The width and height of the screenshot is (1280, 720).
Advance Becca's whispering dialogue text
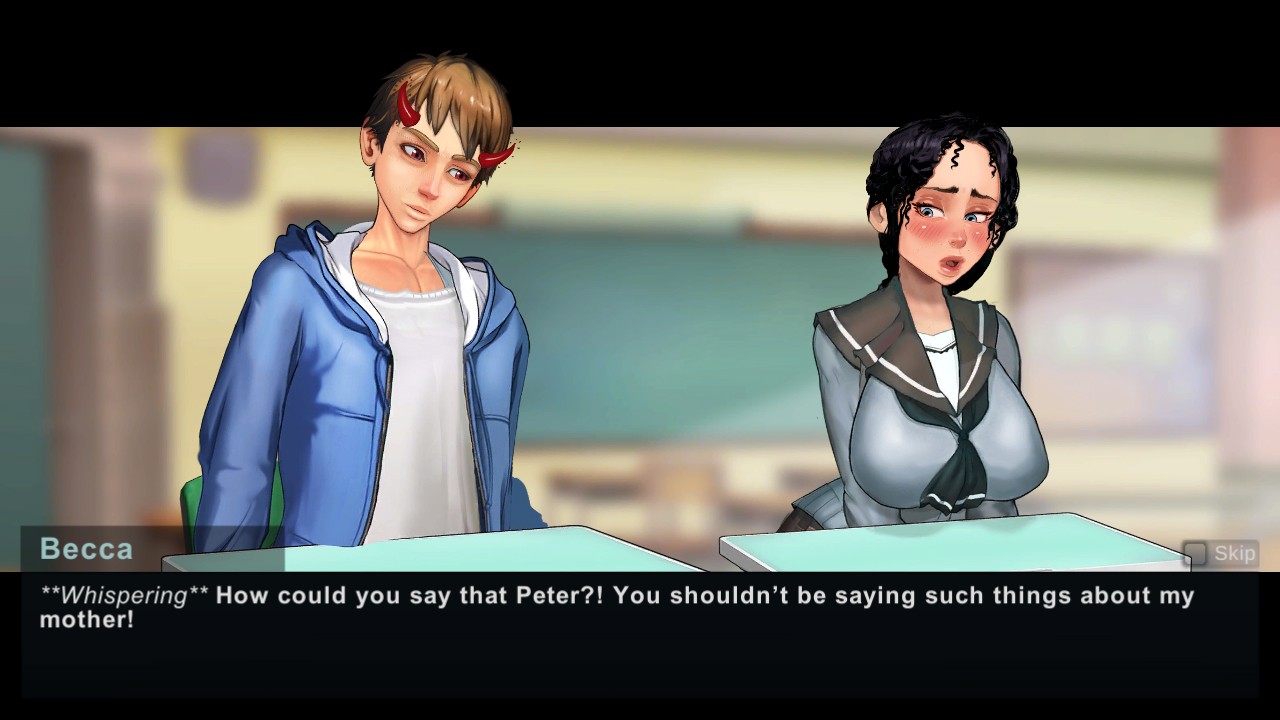640,632
